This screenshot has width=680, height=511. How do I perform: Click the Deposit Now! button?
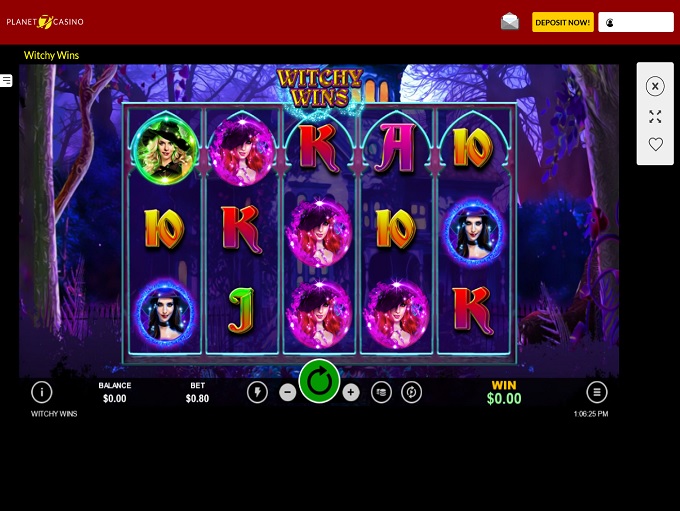pos(562,22)
